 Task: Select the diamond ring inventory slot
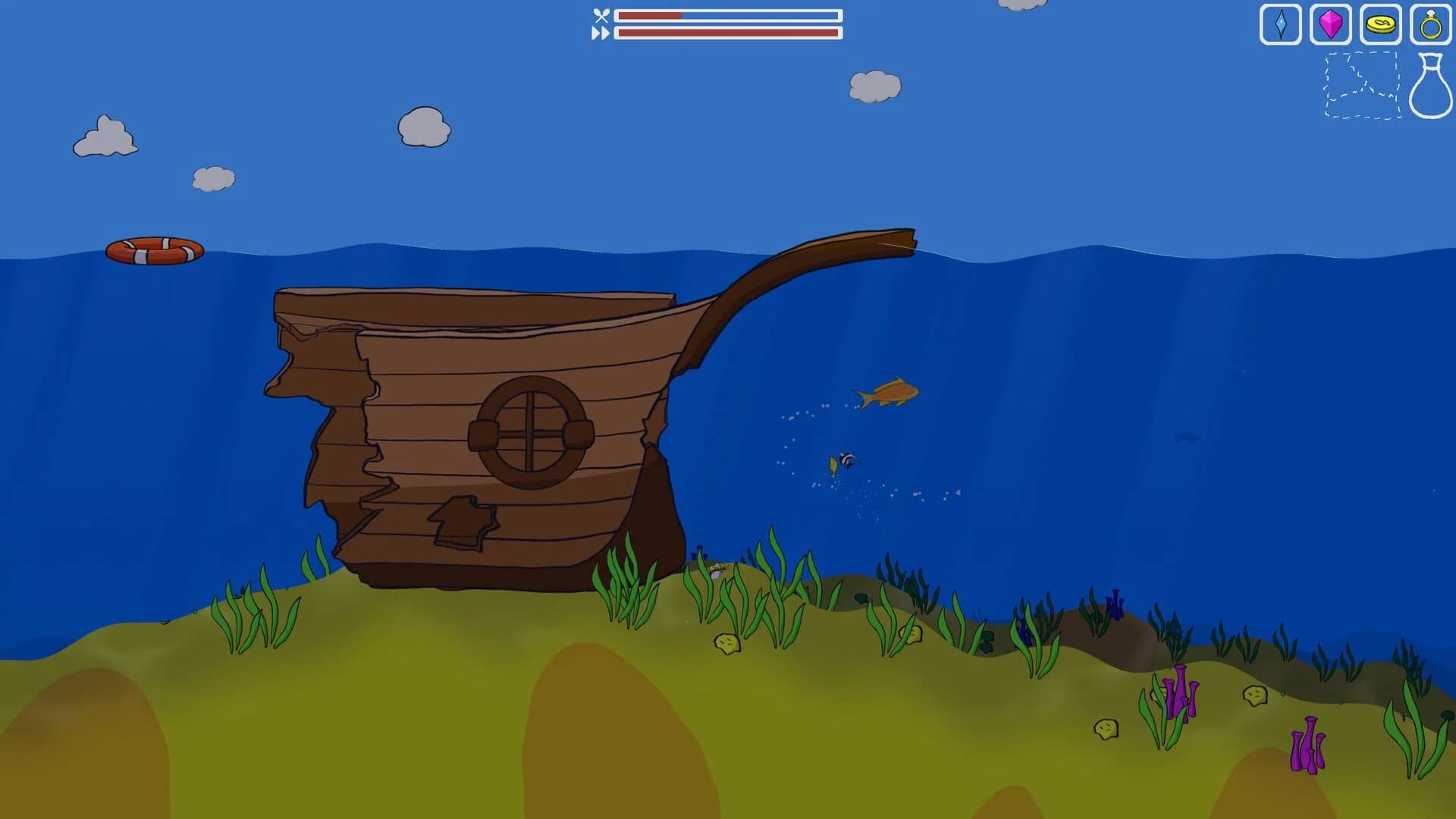pyautogui.click(x=1432, y=24)
